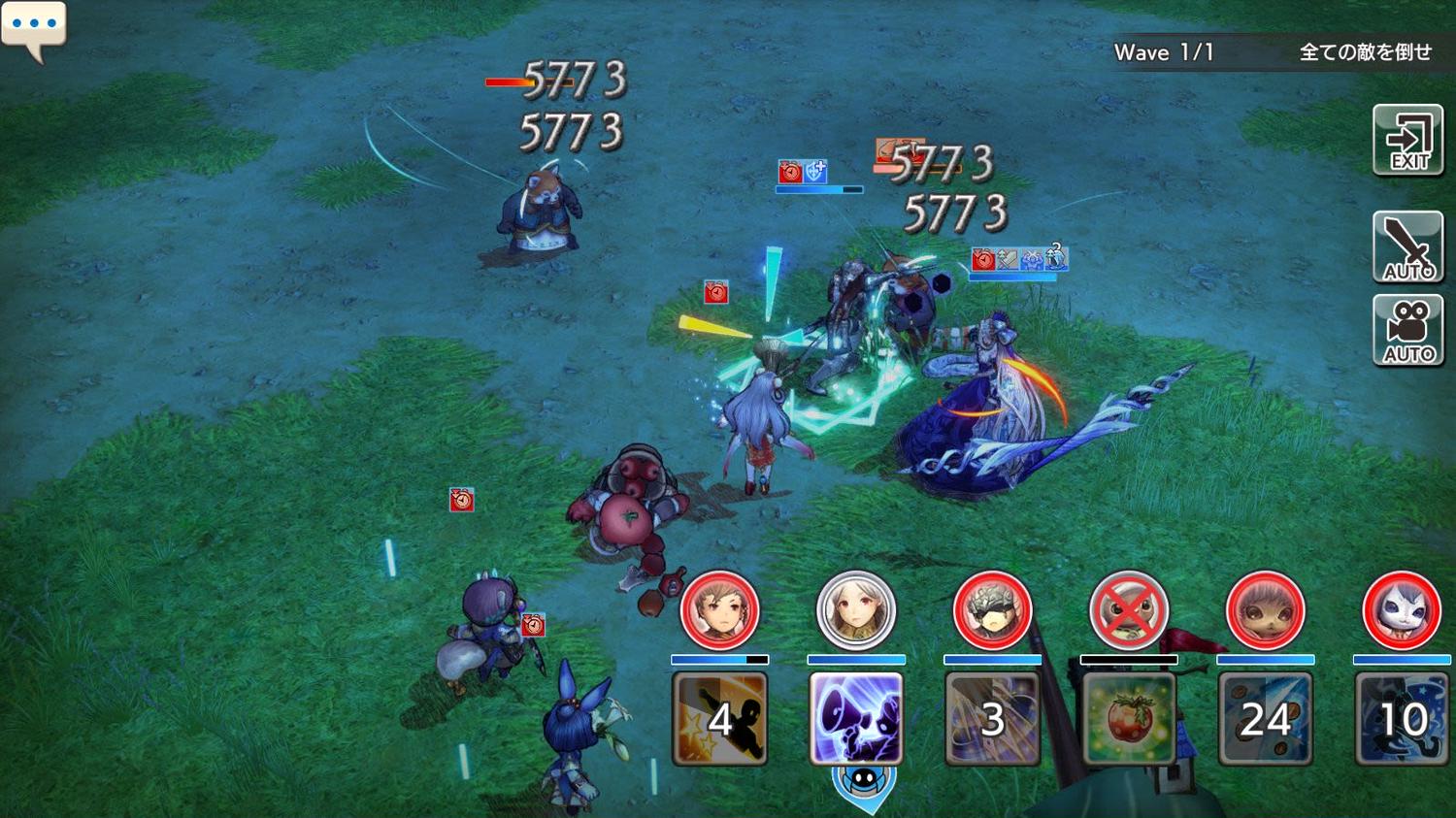Select the crossed-out defeated character portrait
1456x818 pixels.
(1129, 610)
